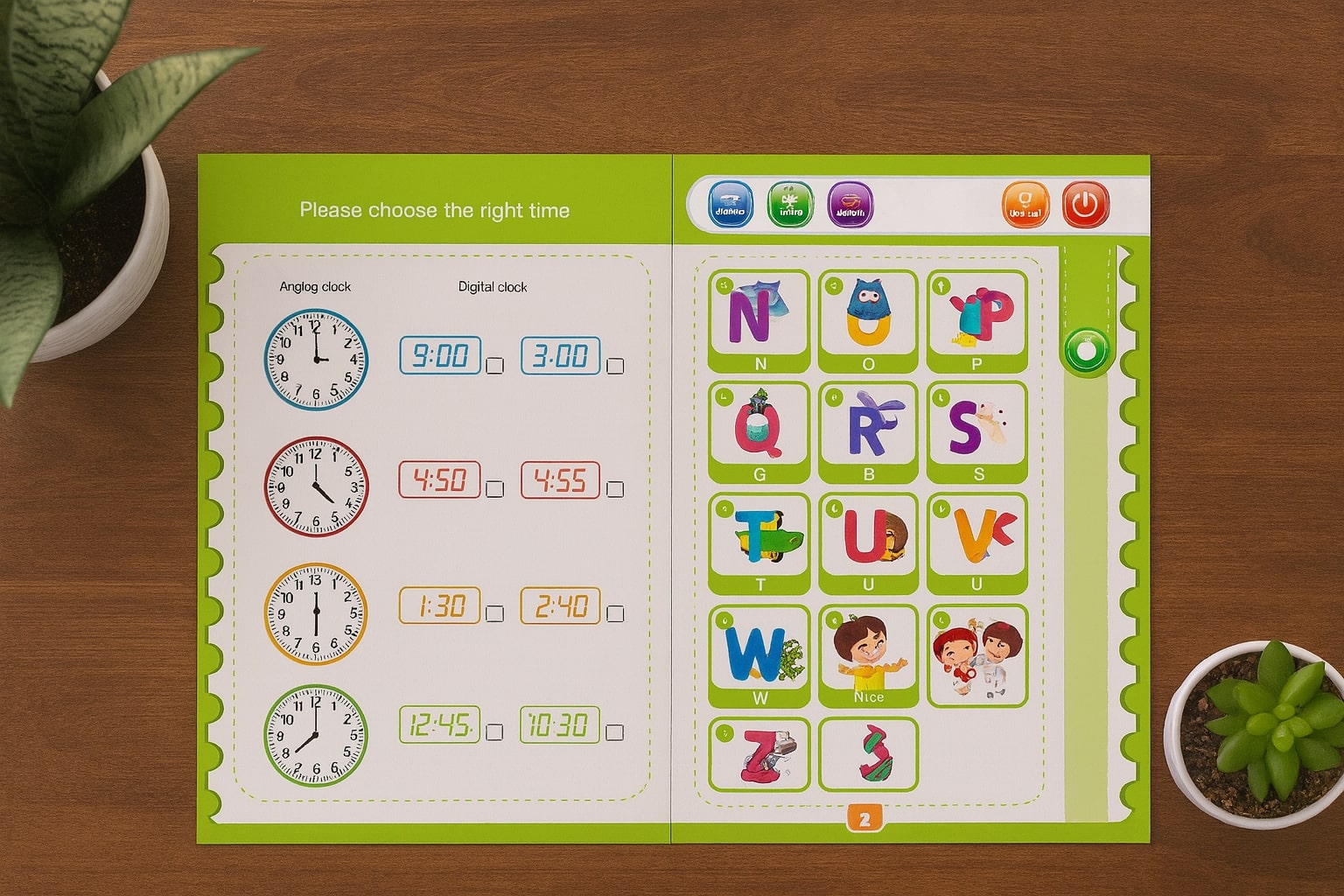Tap the blue letter W tile
1344x896 pixels.
point(759,654)
